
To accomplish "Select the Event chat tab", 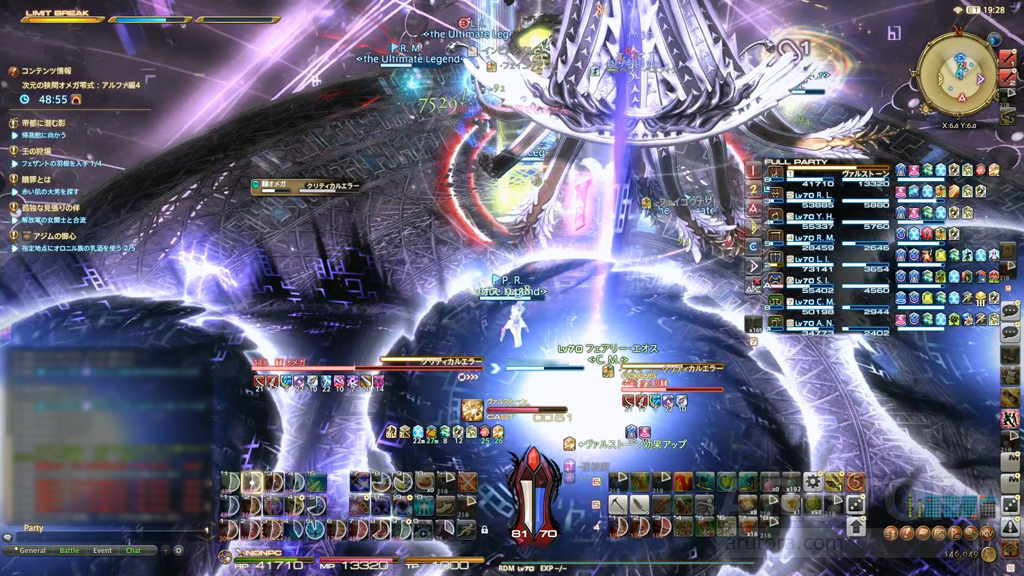I will point(102,550).
